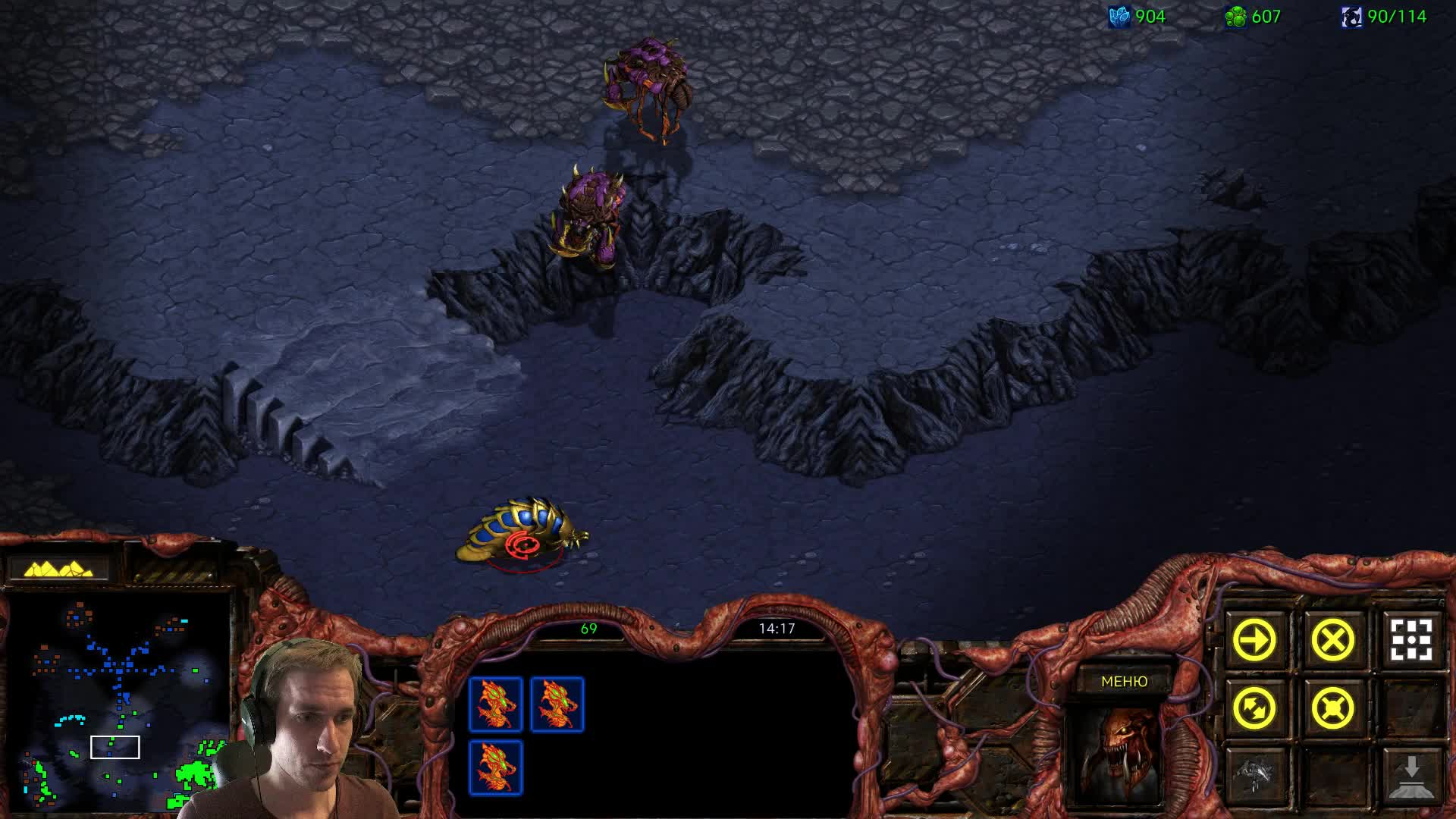Activate the Stop command
This screenshot has height=819, width=1456.
click(1332, 641)
